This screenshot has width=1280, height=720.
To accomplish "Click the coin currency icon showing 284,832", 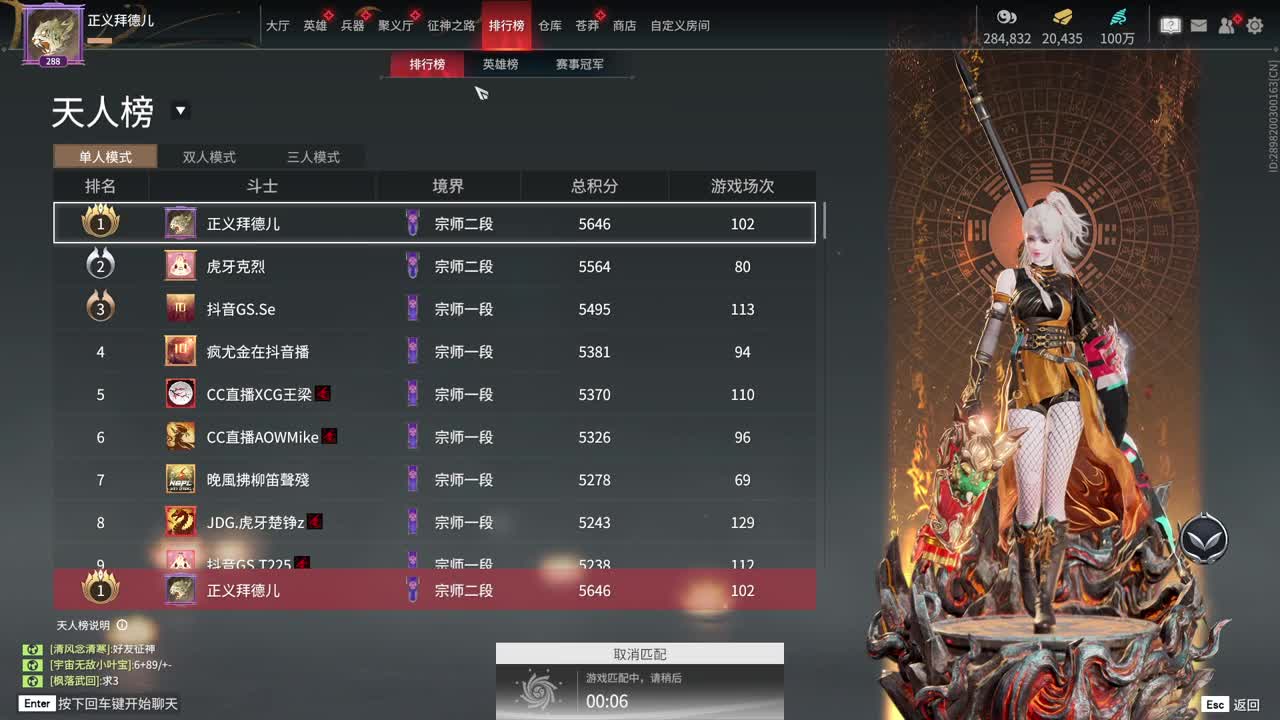I will [1007, 18].
